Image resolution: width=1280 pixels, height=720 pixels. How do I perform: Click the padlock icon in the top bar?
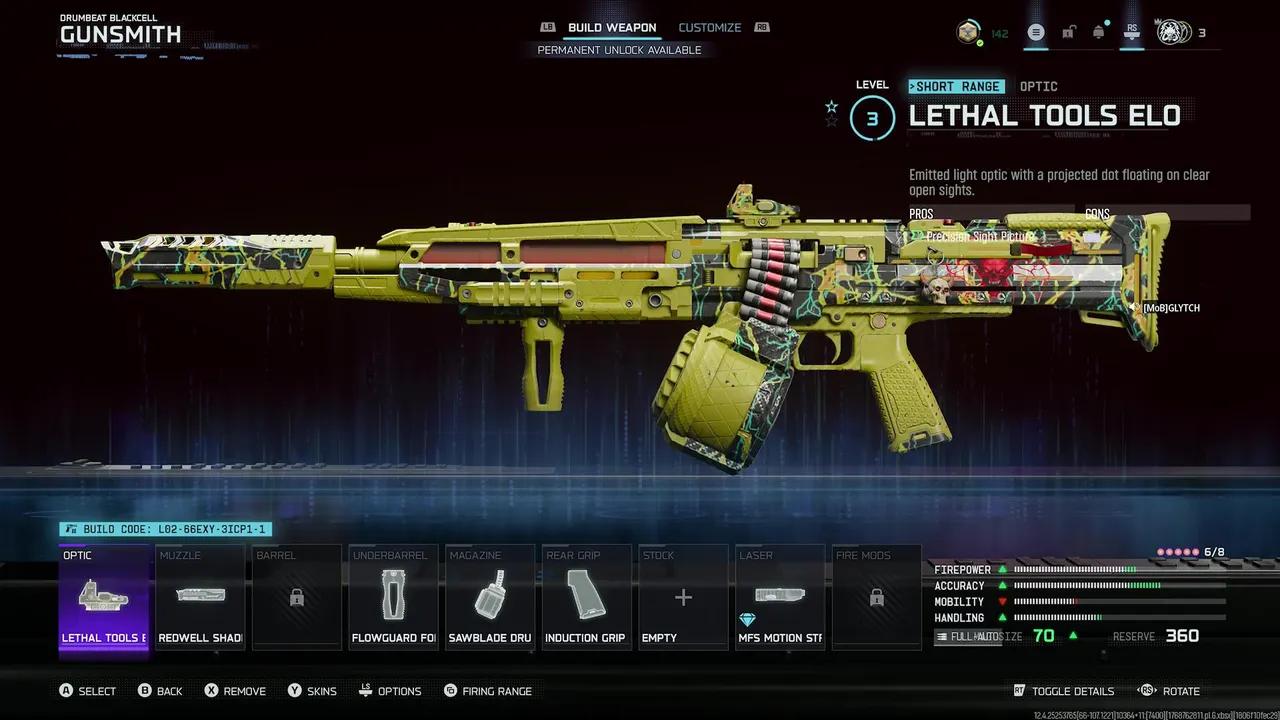pos(1068,33)
